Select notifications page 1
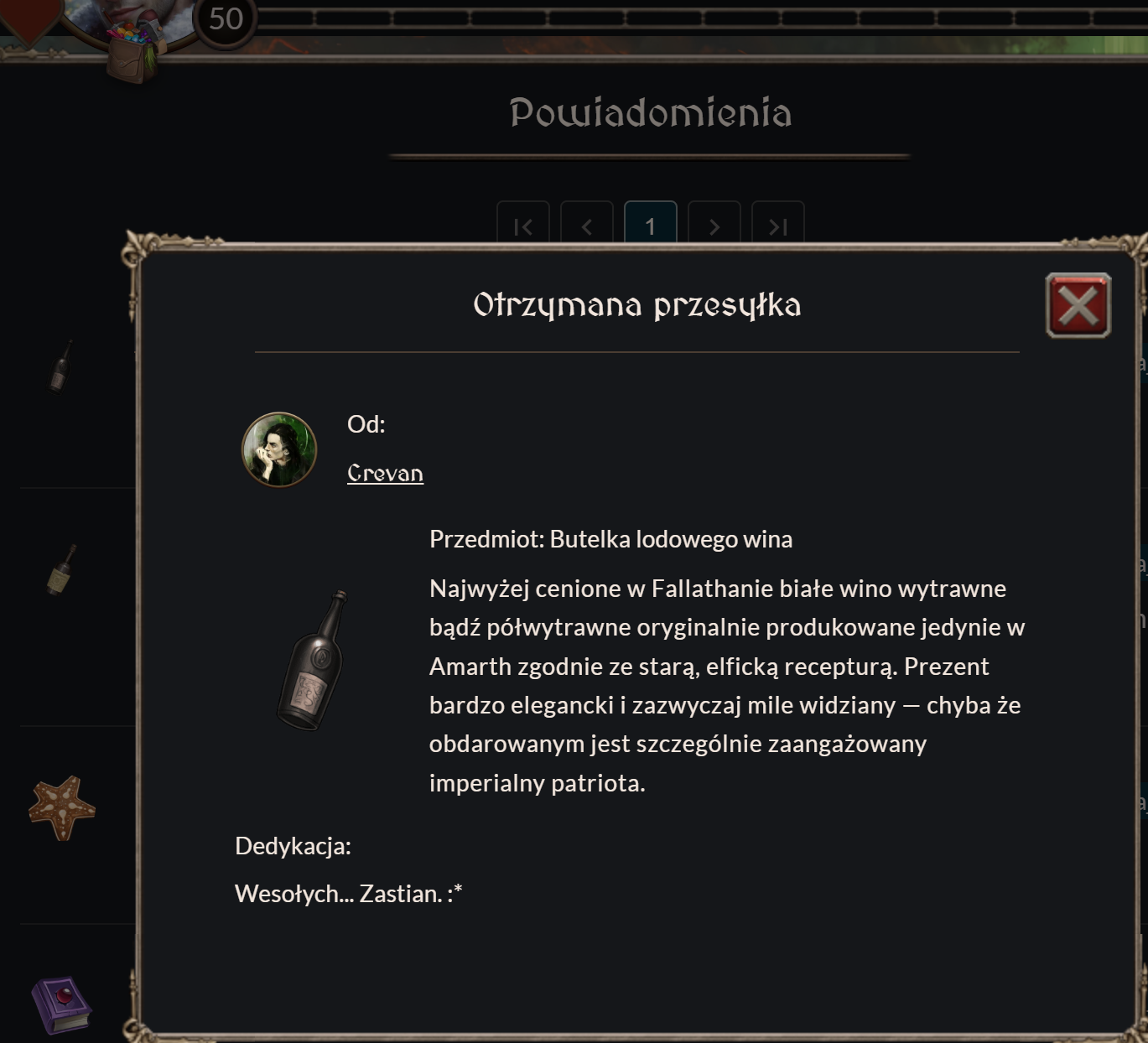This screenshot has width=1148, height=1043. click(650, 225)
